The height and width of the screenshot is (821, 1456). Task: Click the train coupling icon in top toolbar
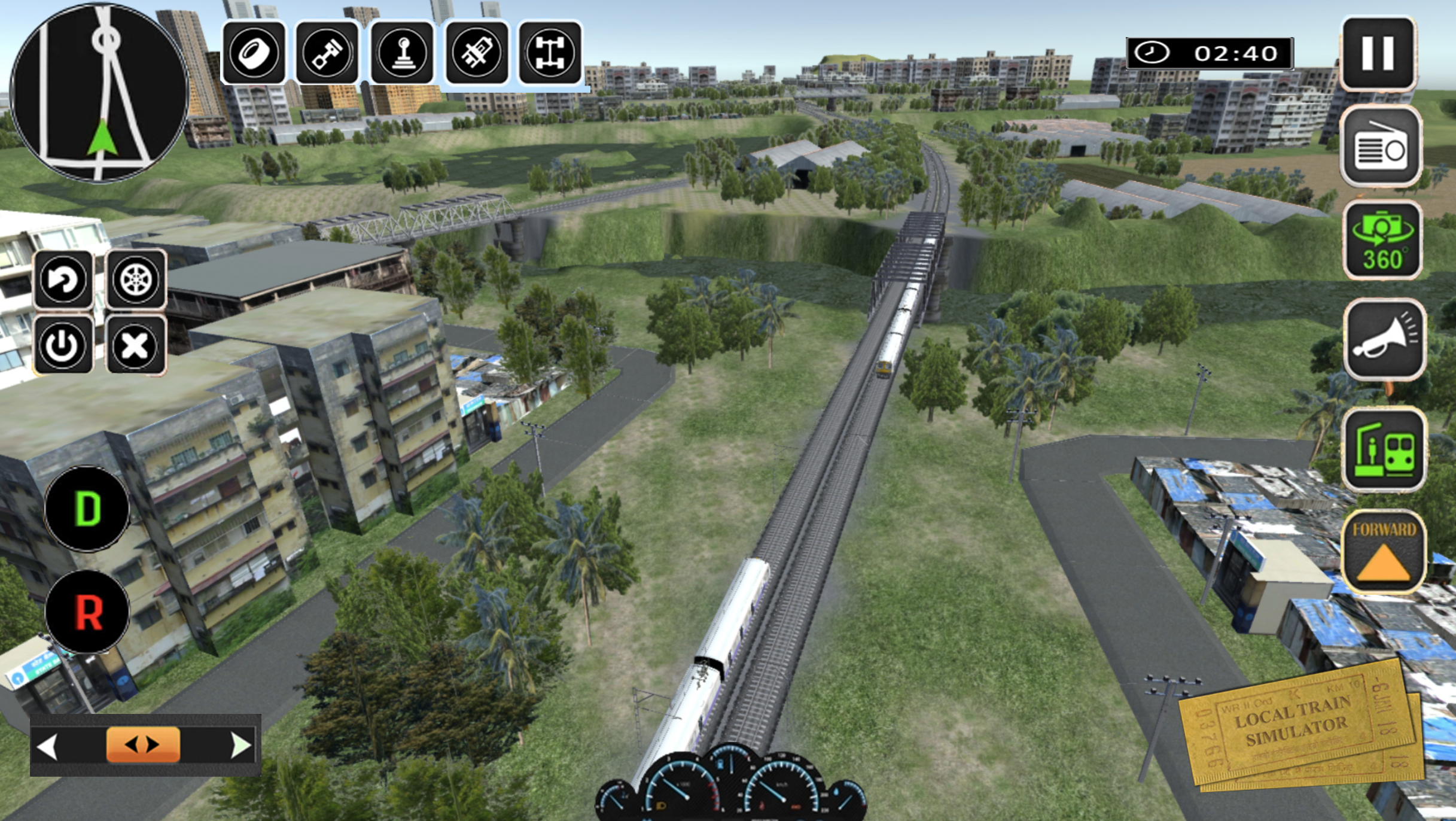click(476, 54)
